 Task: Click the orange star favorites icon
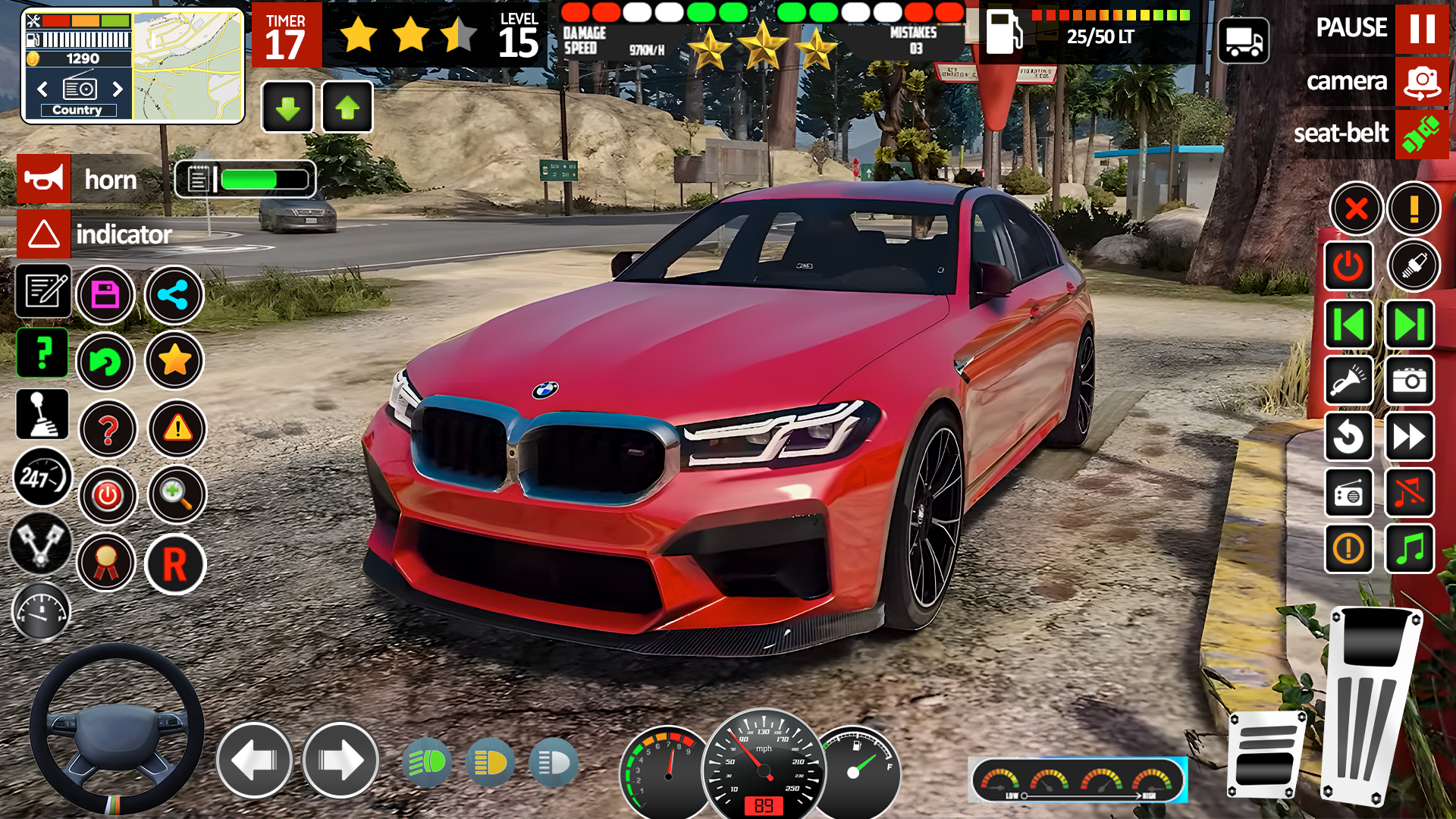click(174, 362)
